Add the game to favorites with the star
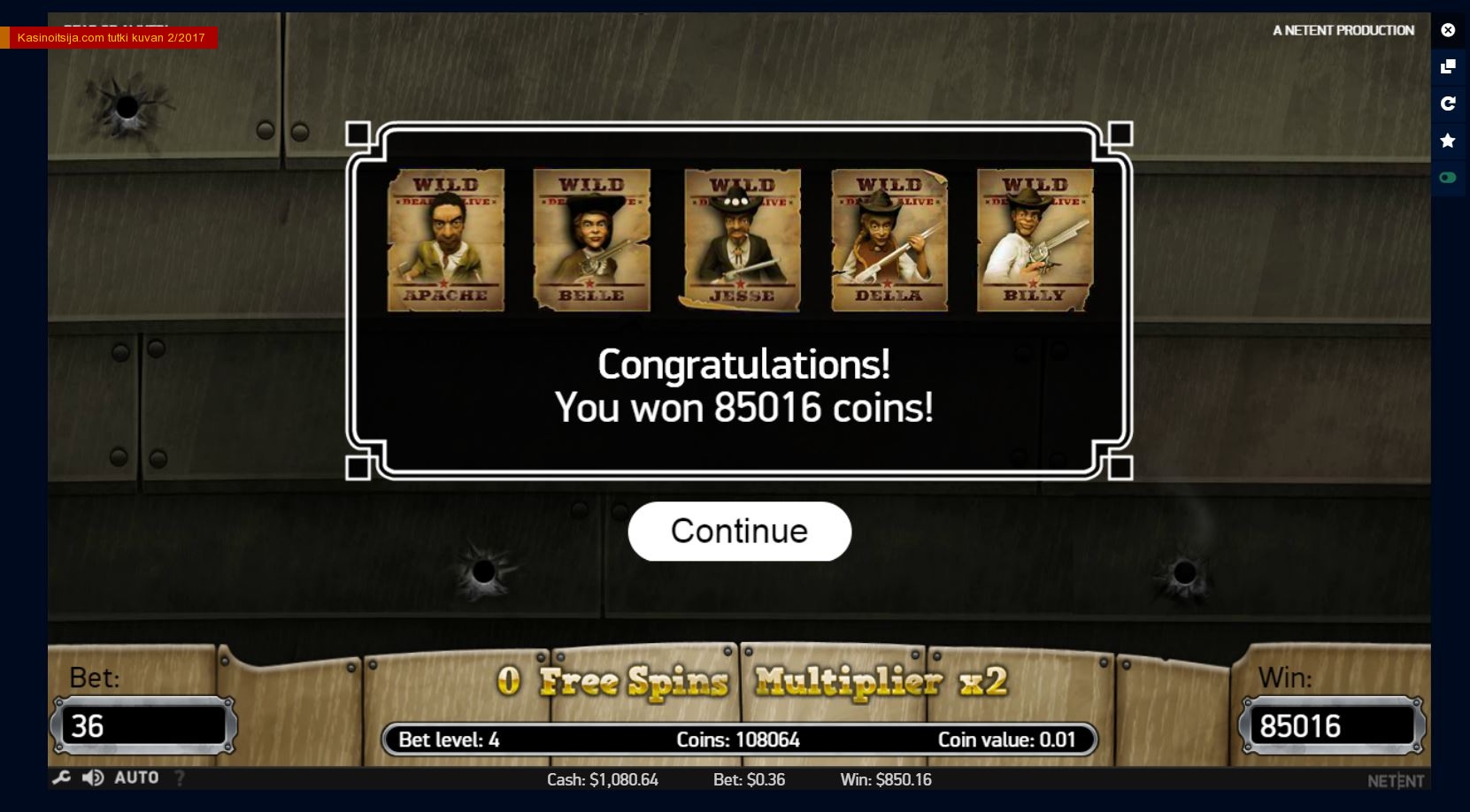 coord(1448,141)
